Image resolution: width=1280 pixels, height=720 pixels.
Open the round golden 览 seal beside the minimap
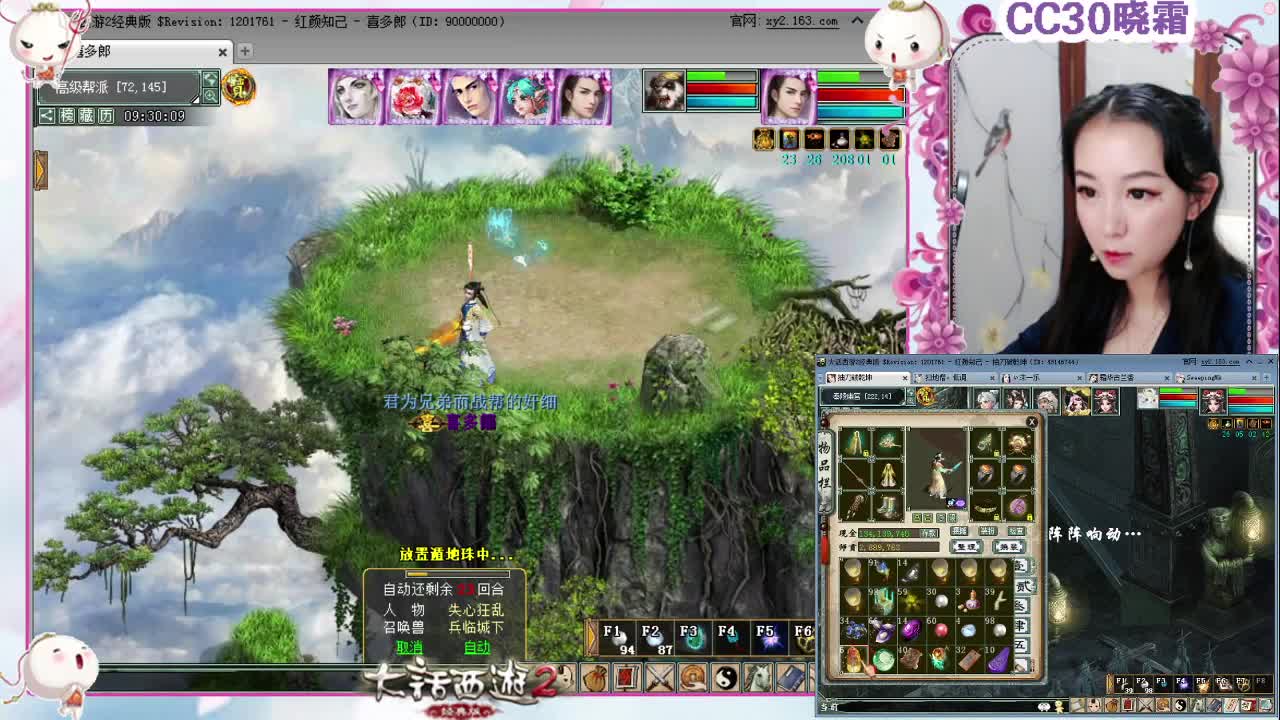coord(236,88)
